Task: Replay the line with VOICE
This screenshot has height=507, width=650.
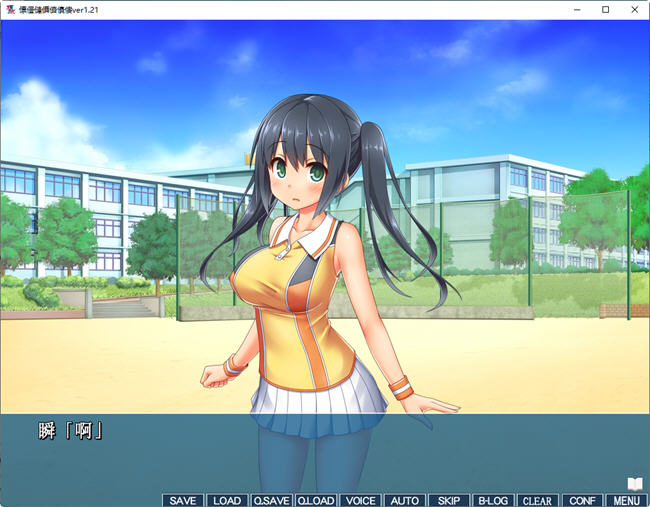Action: click(360, 500)
